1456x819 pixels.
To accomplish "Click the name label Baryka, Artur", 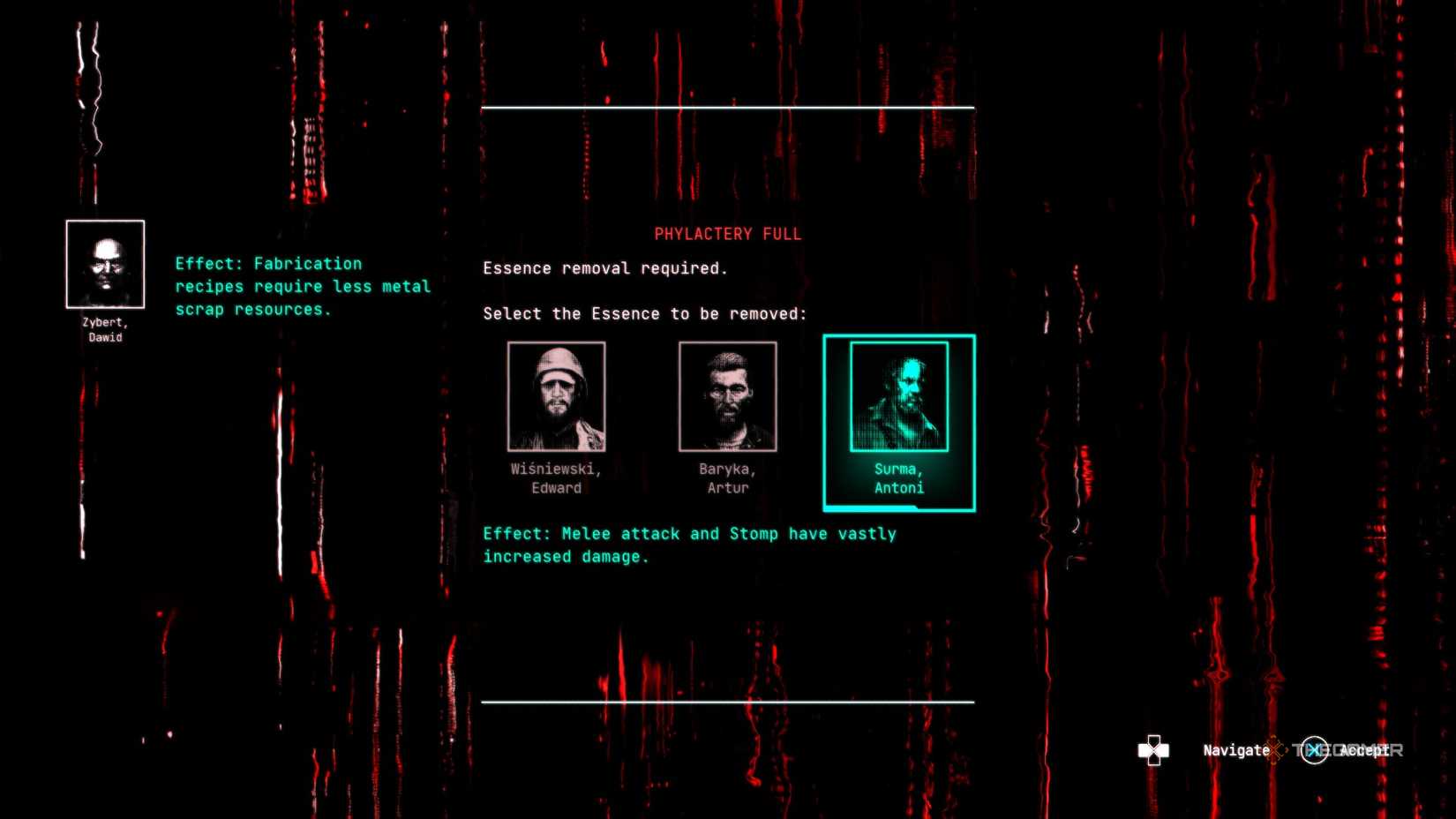I will [x=726, y=478].
